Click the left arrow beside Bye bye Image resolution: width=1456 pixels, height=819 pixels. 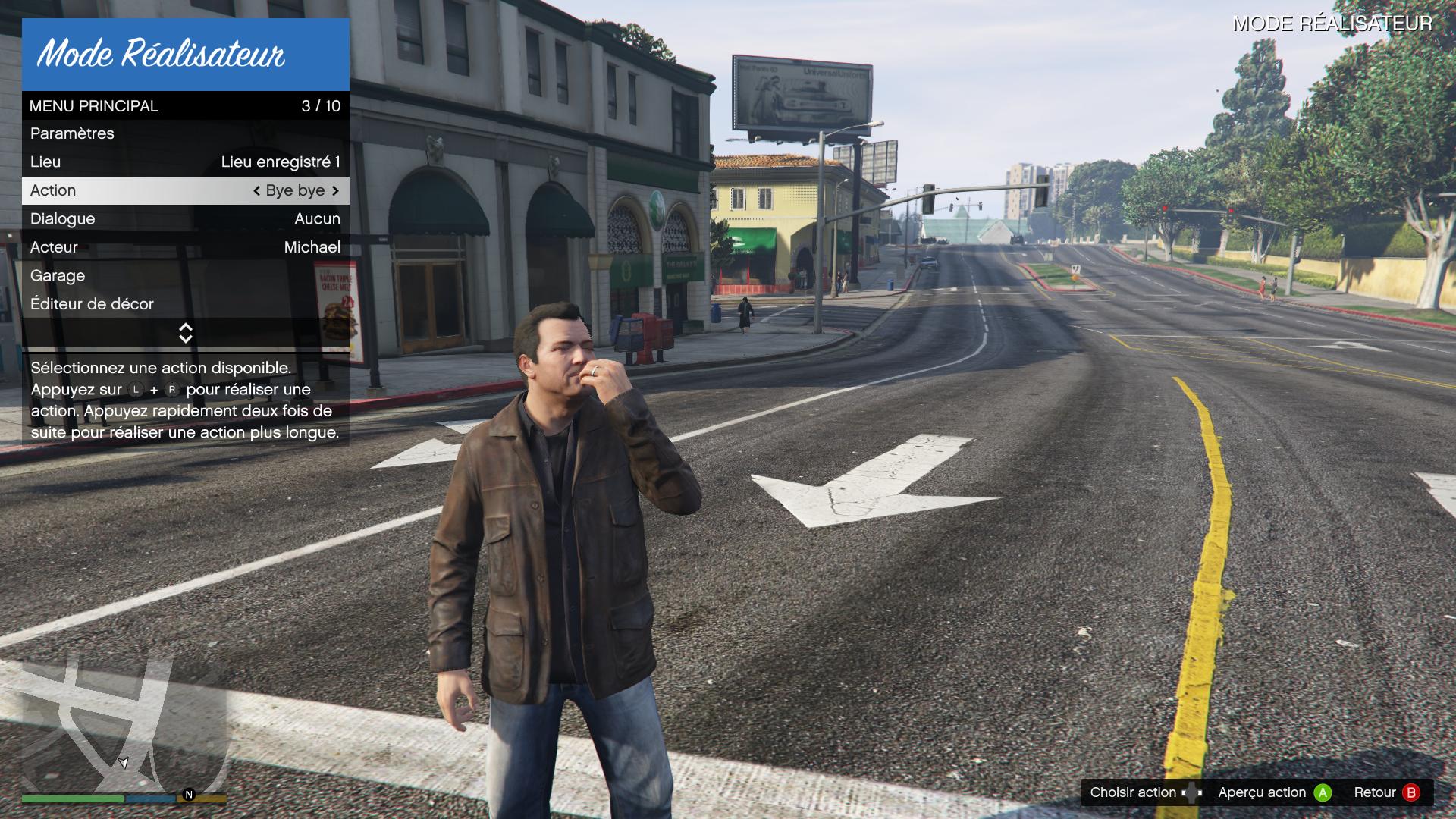(257, 190)
